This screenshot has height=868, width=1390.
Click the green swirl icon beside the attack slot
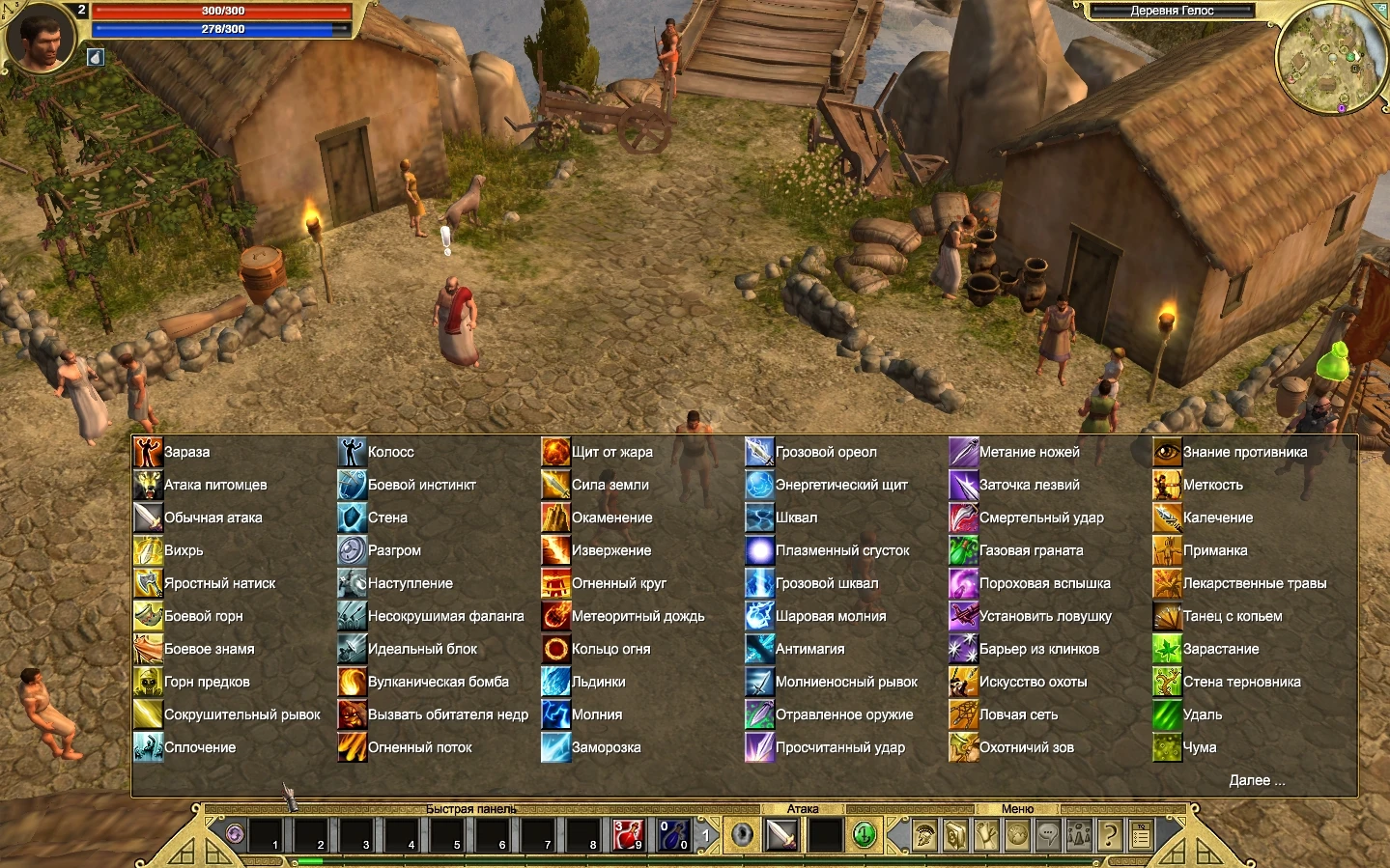[865, 833]
